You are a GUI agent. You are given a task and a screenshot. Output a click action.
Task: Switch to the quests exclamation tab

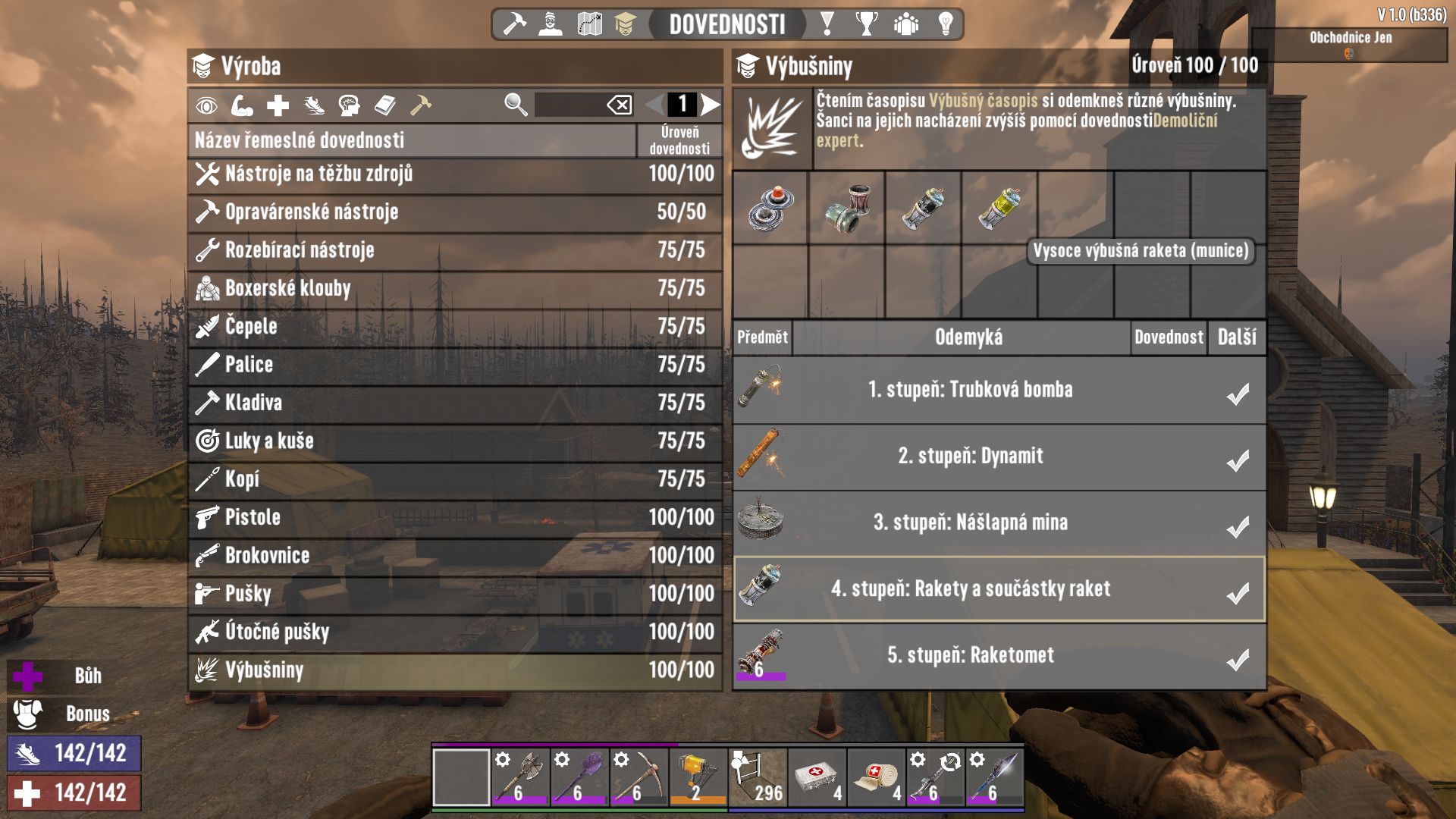(827, 24)
